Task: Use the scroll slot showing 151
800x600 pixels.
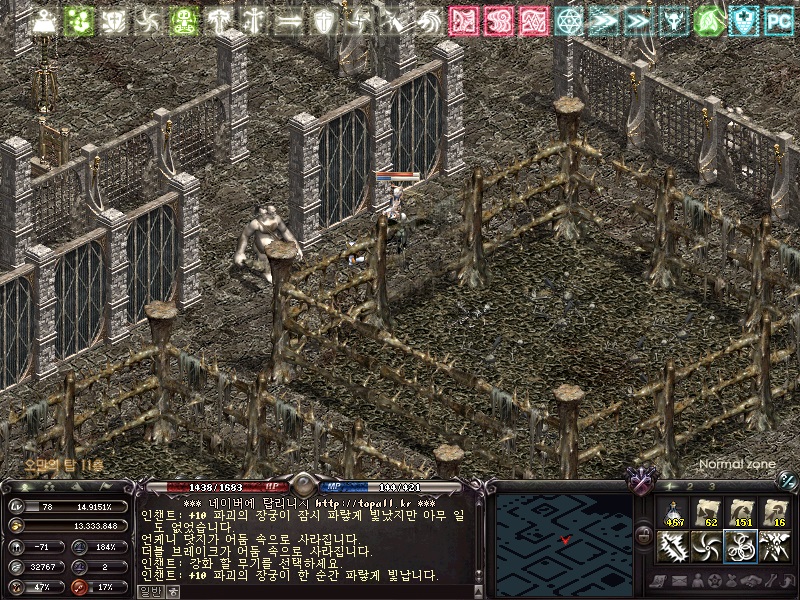Action: click(740, 513)
